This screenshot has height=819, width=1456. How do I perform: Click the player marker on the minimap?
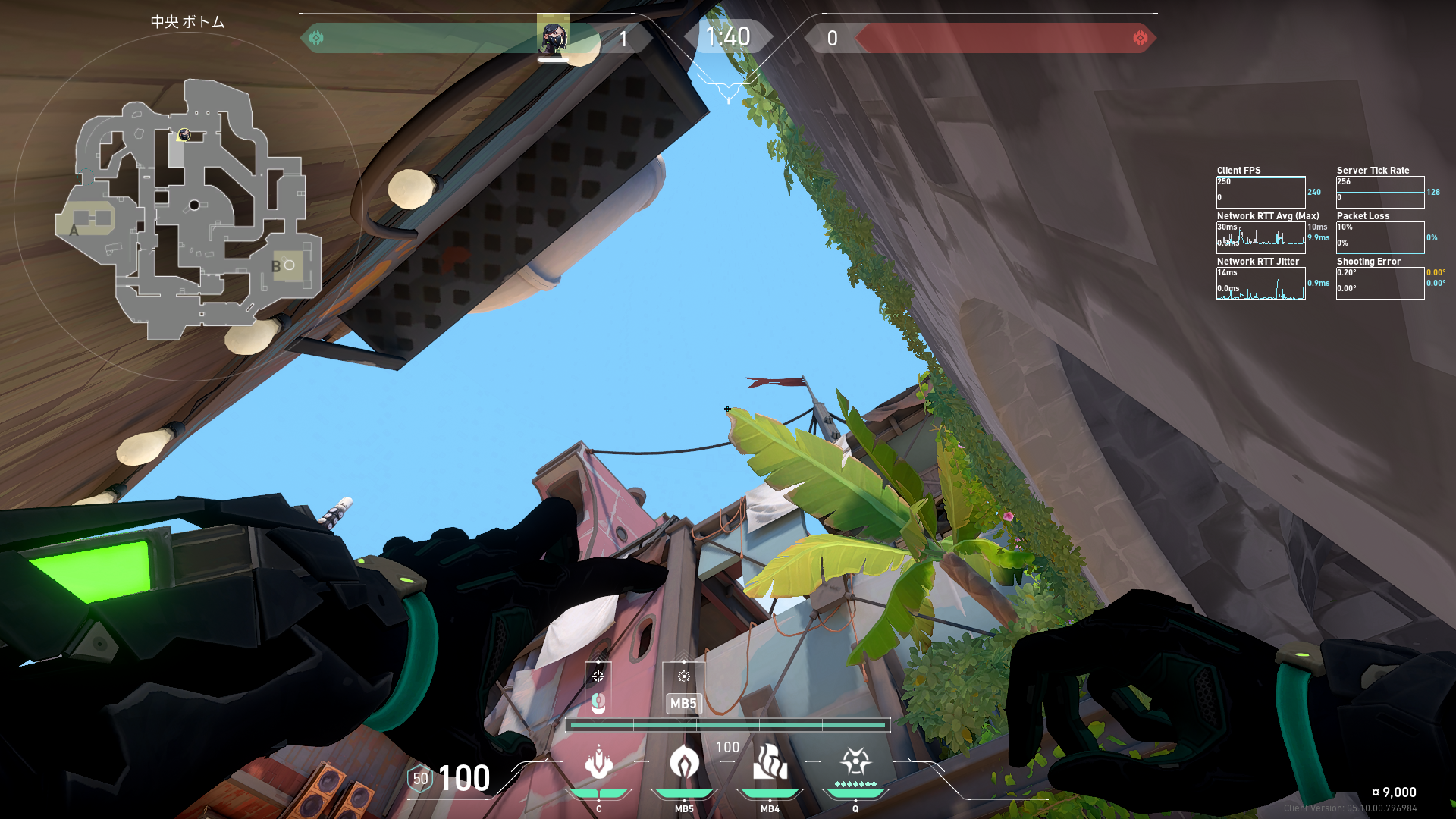point(184,135)
